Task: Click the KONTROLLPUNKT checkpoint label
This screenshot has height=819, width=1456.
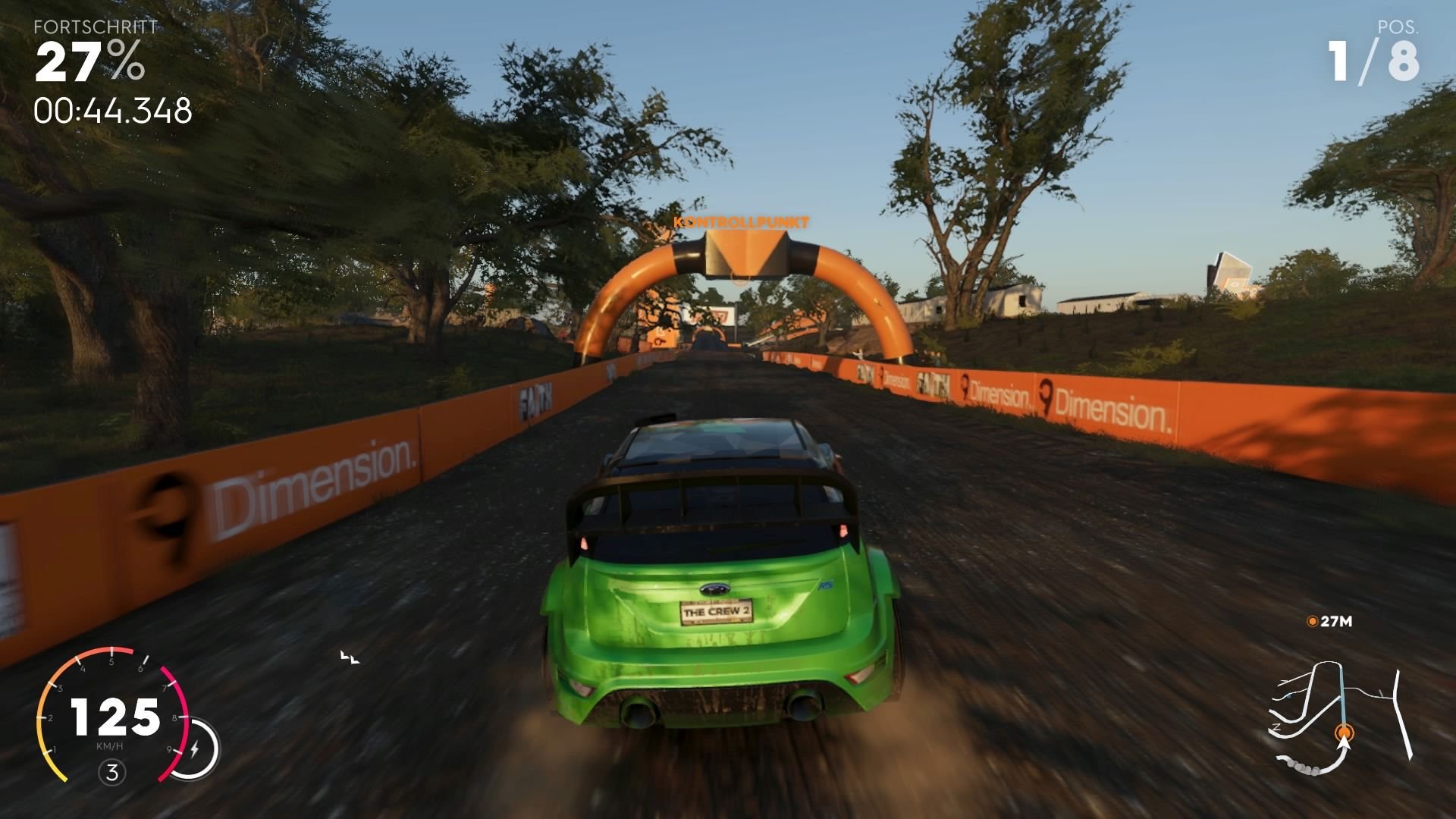Action: 741,221
